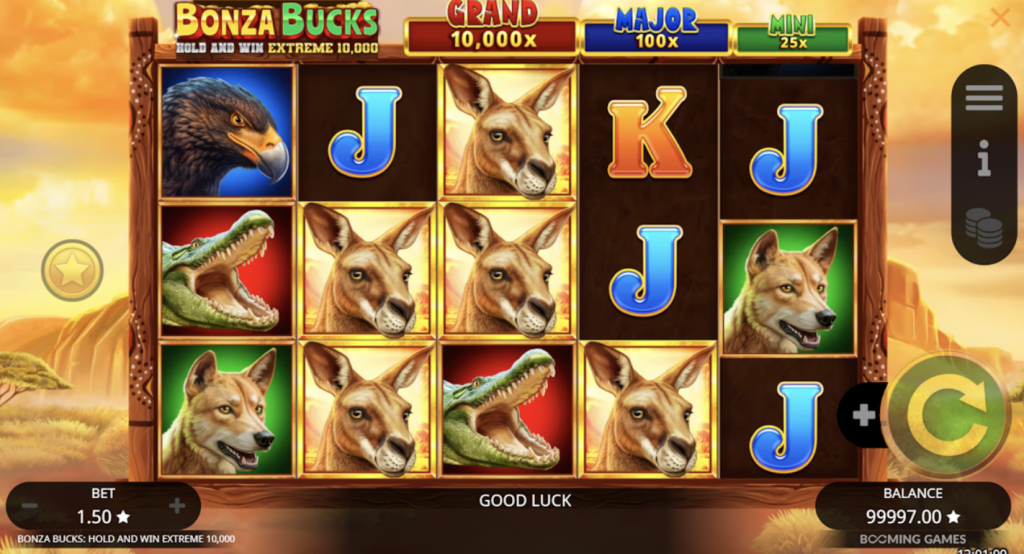This screenshot has height=554, width=1024.
Task: Spin the reels with the gold arrow button
Action: [x=945, y=414]
